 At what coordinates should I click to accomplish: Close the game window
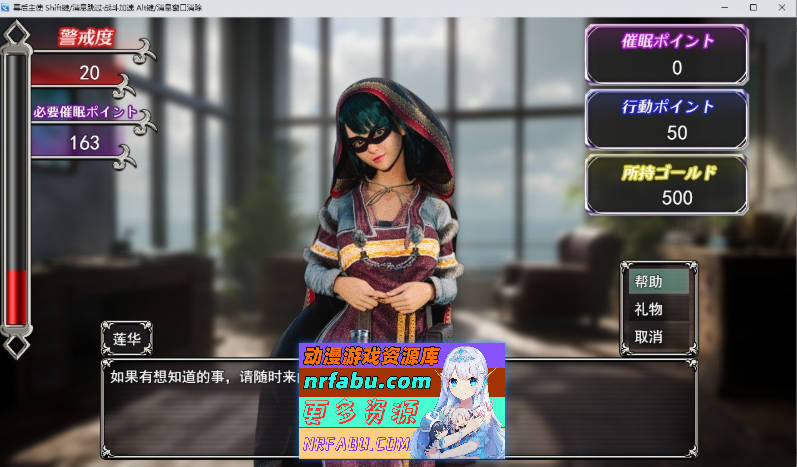[782, 6]
